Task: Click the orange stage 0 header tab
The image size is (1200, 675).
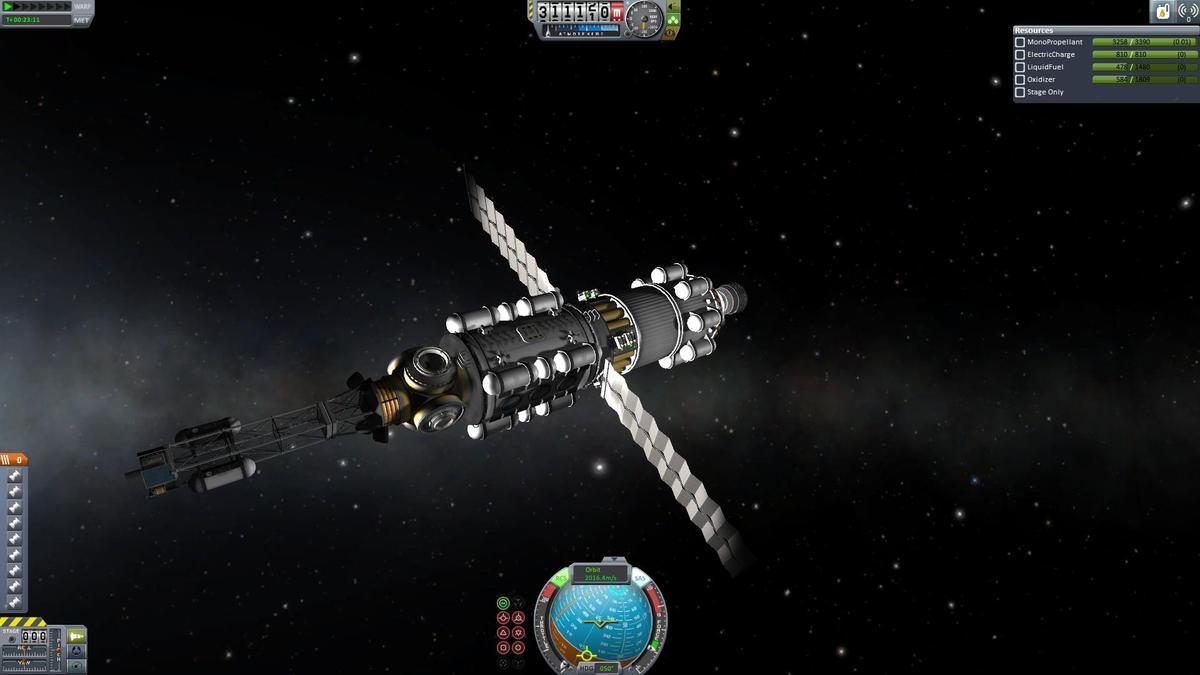Action: pos(14,460)
